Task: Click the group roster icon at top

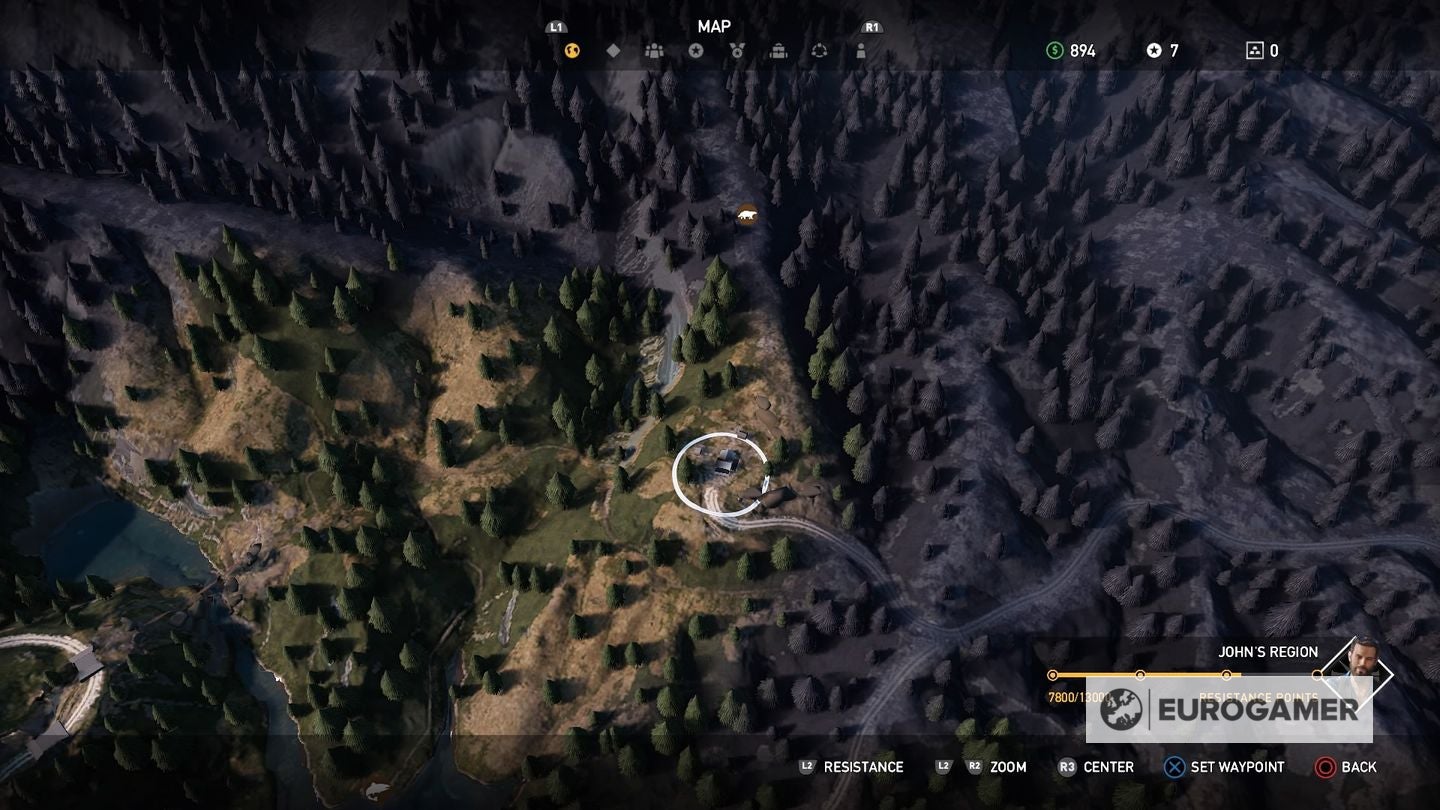Action: coord(655,49)
